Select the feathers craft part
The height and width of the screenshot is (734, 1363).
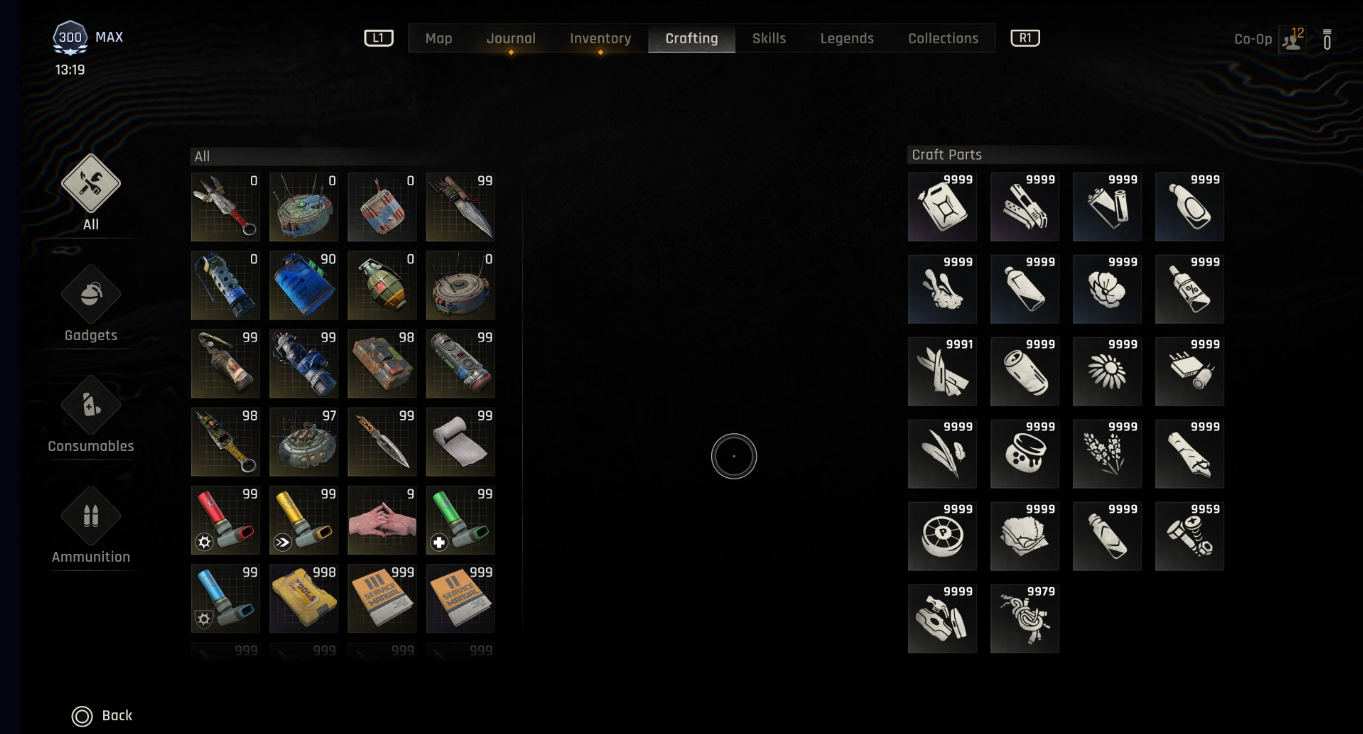click(942, 454)
